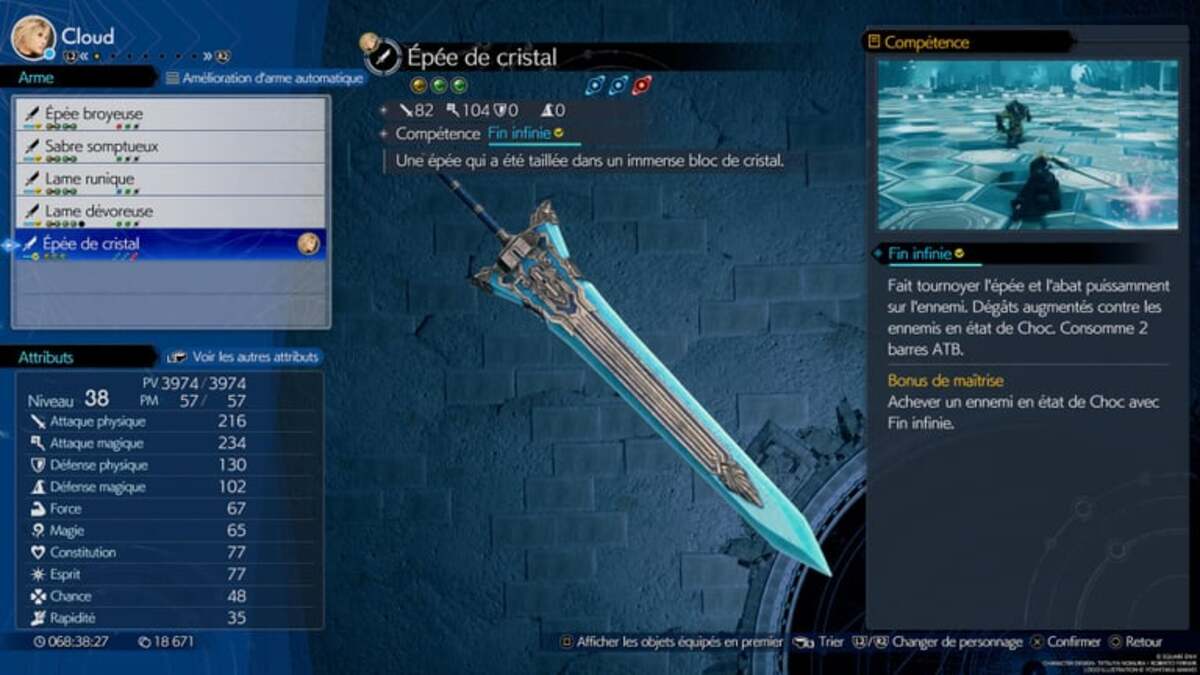
Task: Select the highlighted Épée de cristal row
Action: (170, 244)
